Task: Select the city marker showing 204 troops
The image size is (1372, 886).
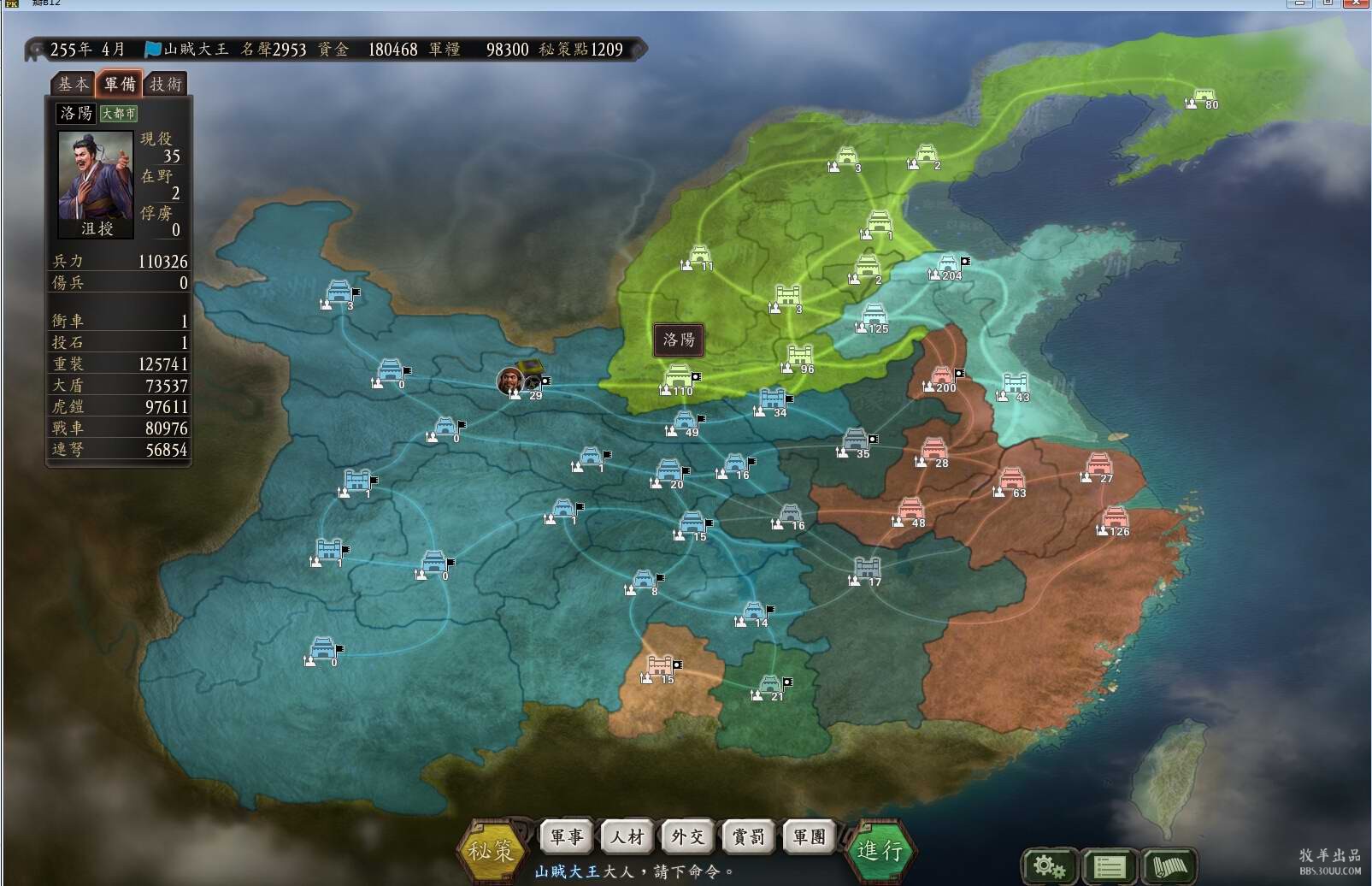Action: coord(947,265)
